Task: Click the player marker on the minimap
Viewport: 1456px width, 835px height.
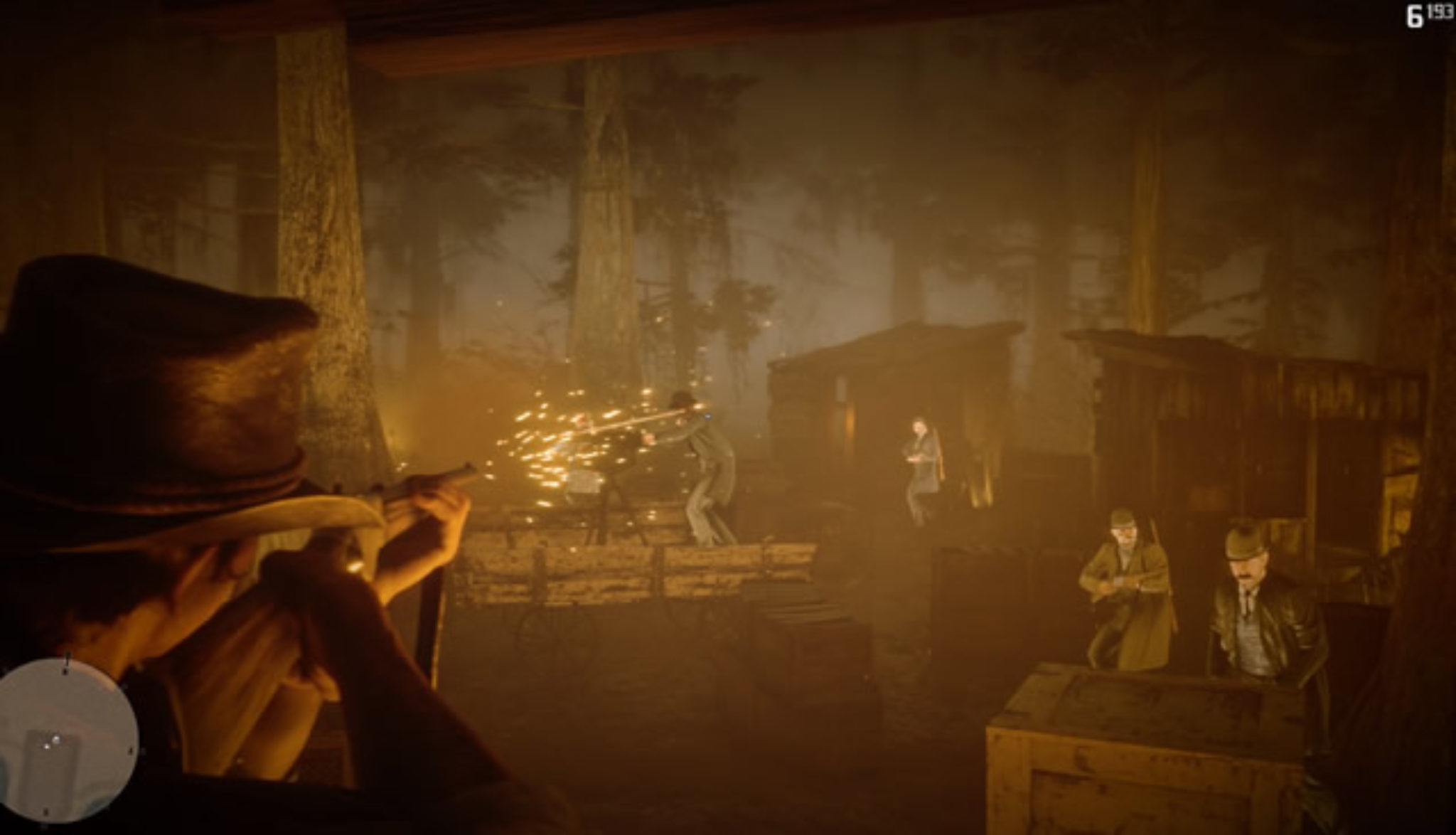Action: click(46, 747)
